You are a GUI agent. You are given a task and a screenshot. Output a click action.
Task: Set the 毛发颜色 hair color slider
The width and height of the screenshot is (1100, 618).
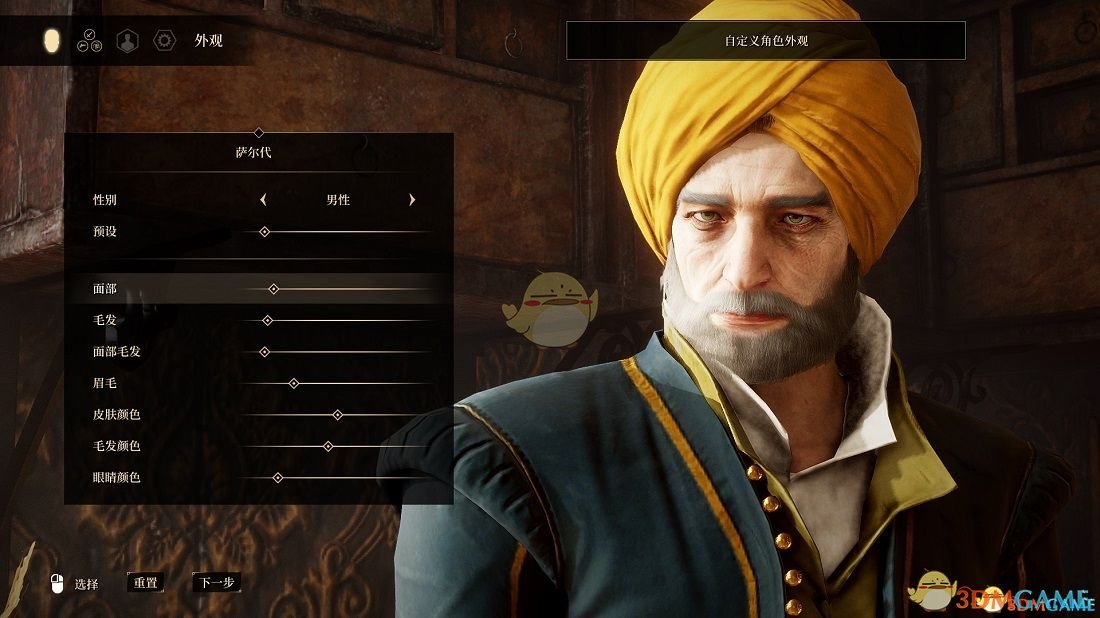point(328,446)
